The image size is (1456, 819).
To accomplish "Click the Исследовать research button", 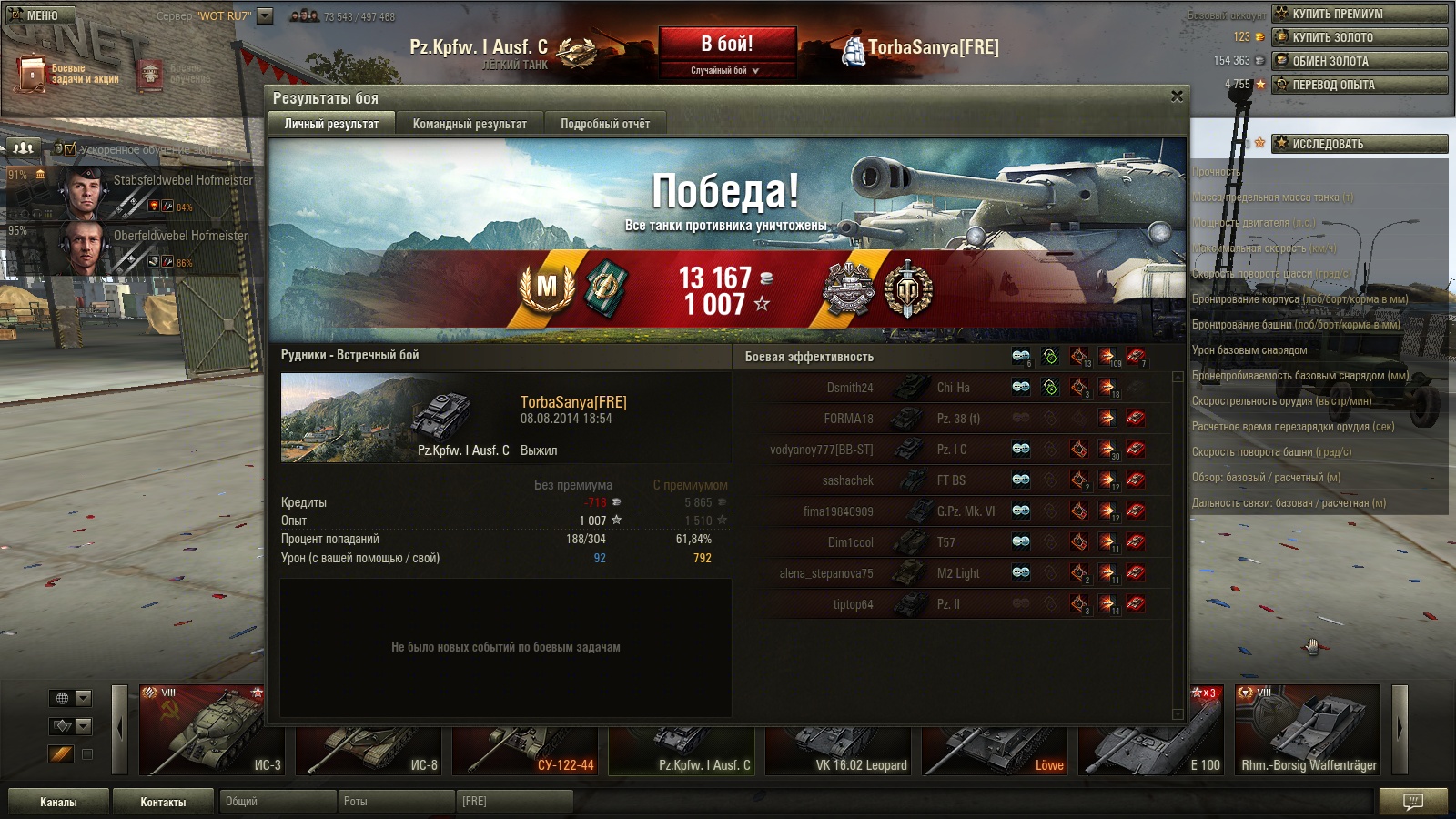I will [x=1360, y=144].
